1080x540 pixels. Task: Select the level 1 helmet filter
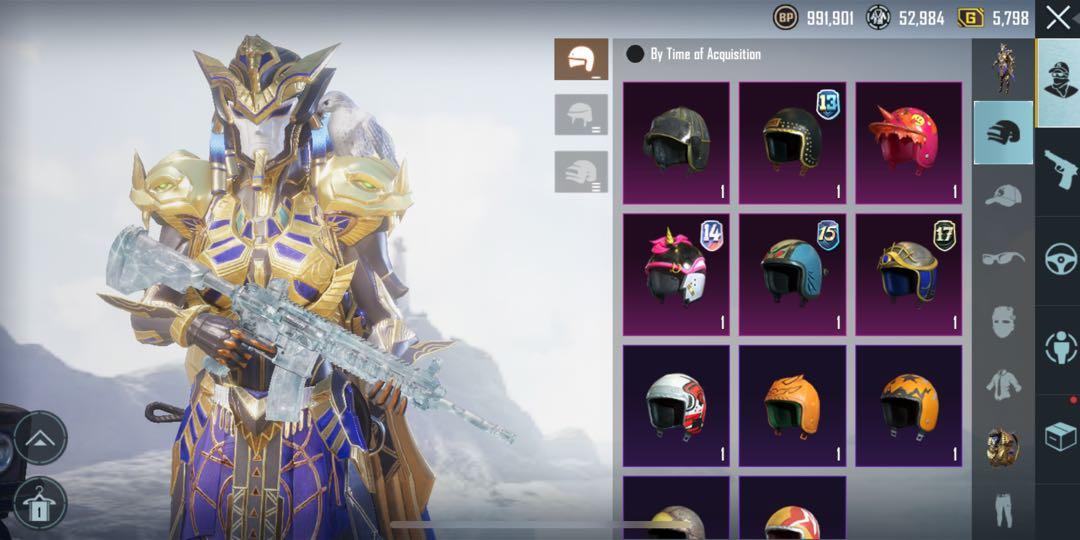tap(581, 60)
